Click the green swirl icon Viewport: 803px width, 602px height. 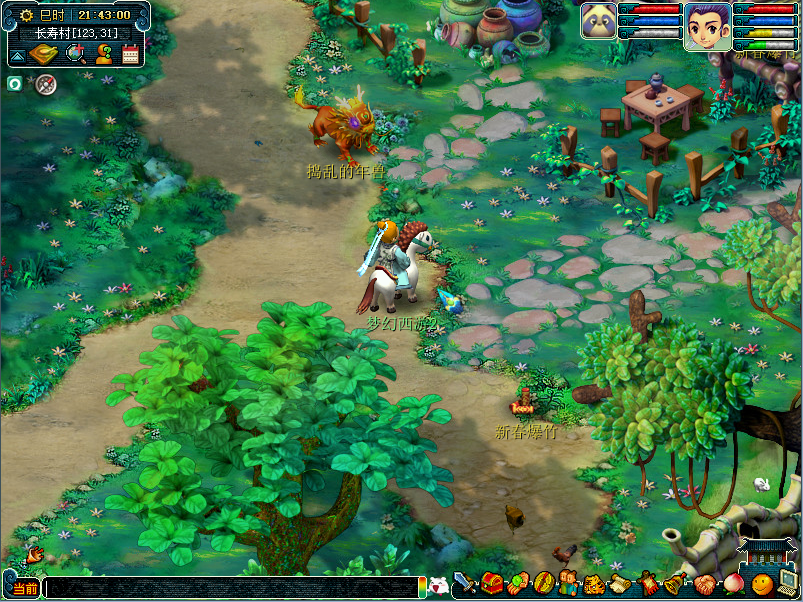tap(15, 84)
